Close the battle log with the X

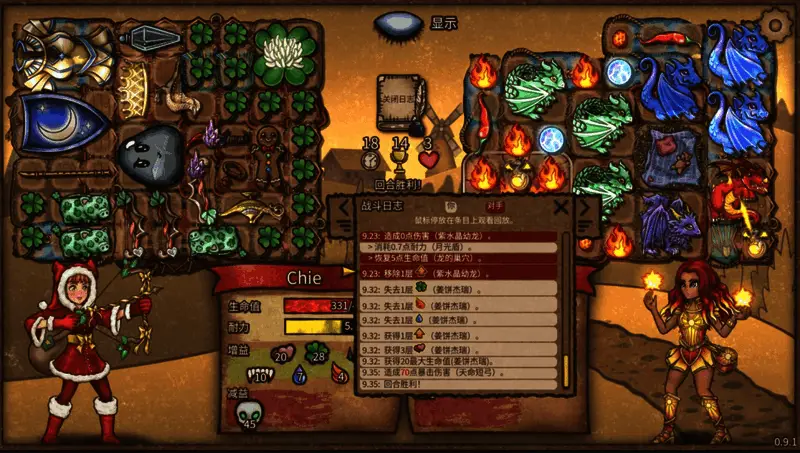tap(561, 208)
